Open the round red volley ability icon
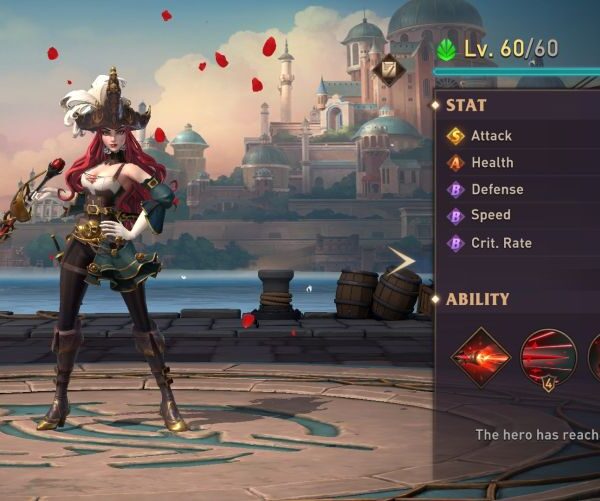 pos(548,356)
